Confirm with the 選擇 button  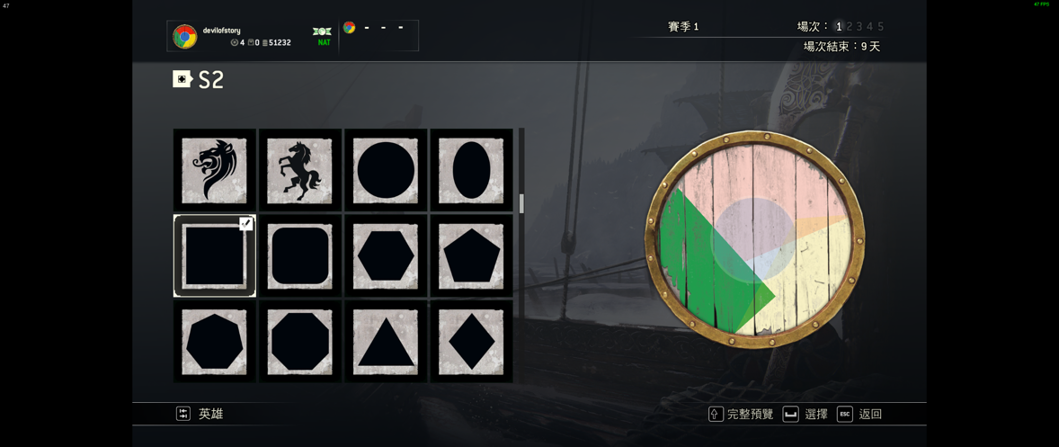[x=806, y=414]
